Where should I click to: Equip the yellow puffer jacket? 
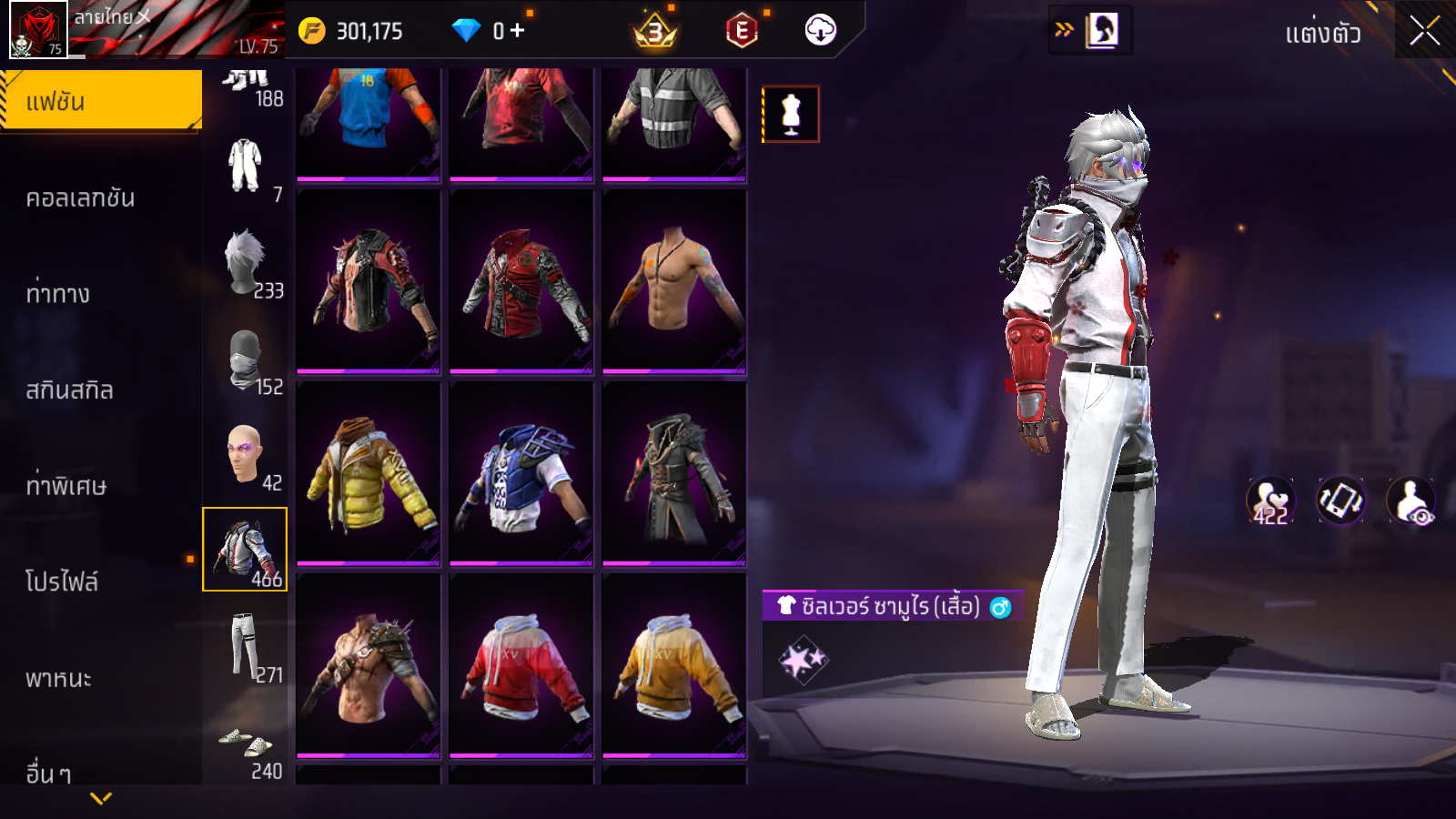[368, 473]
